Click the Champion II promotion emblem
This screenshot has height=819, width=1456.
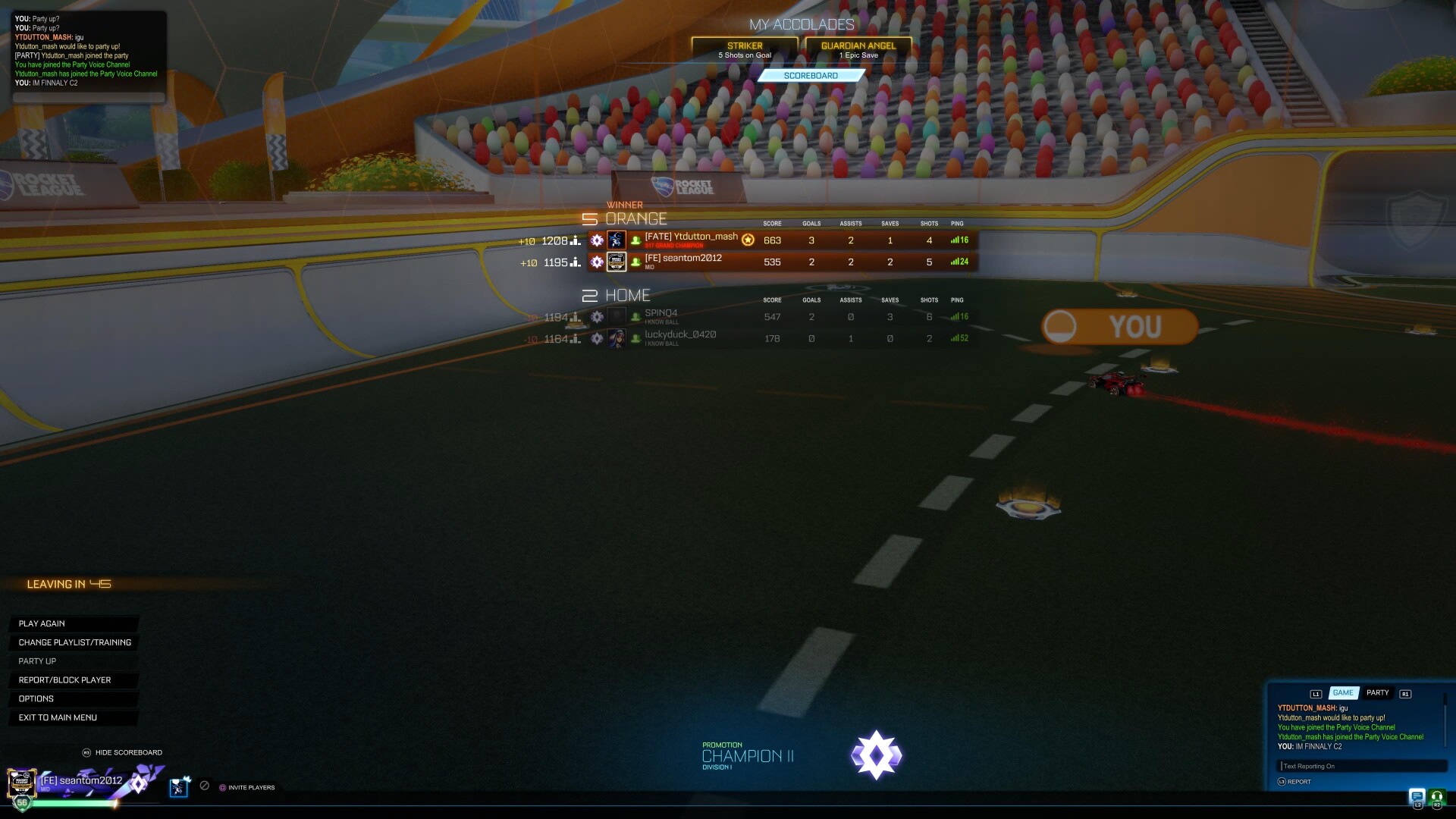tap(877, 755)
